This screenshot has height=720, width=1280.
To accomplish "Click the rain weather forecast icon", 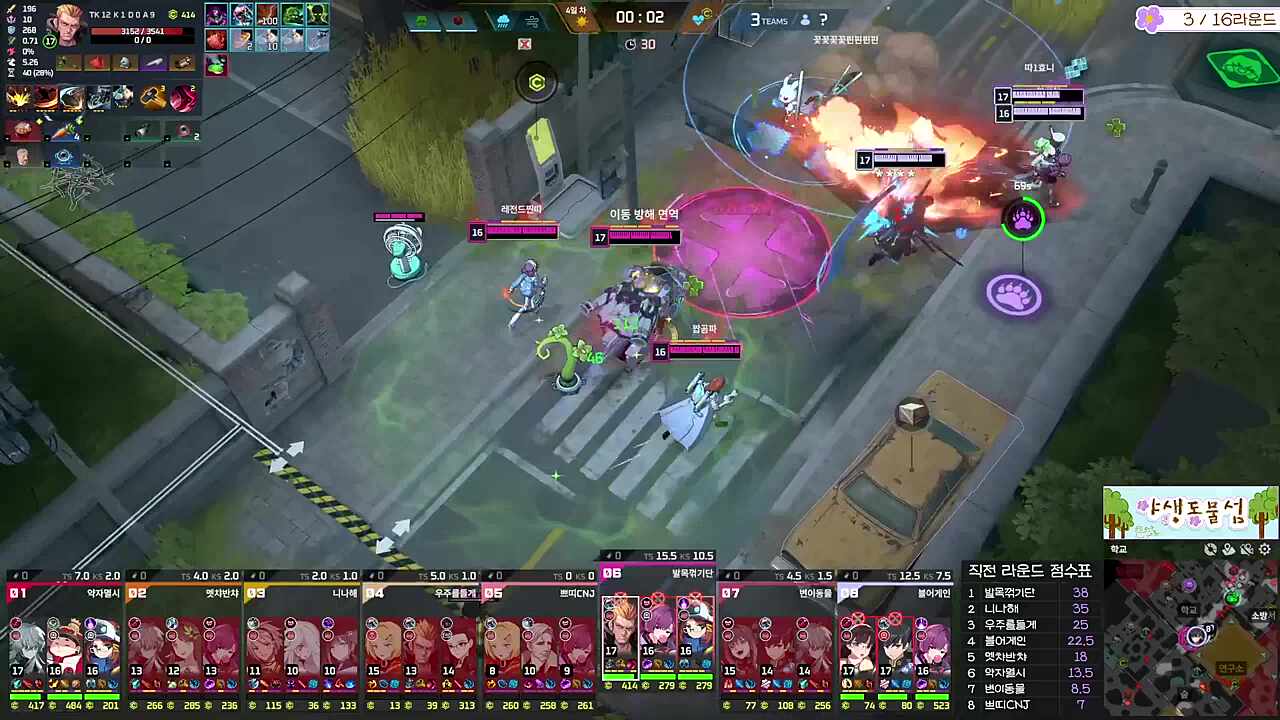I will [503, 20].
